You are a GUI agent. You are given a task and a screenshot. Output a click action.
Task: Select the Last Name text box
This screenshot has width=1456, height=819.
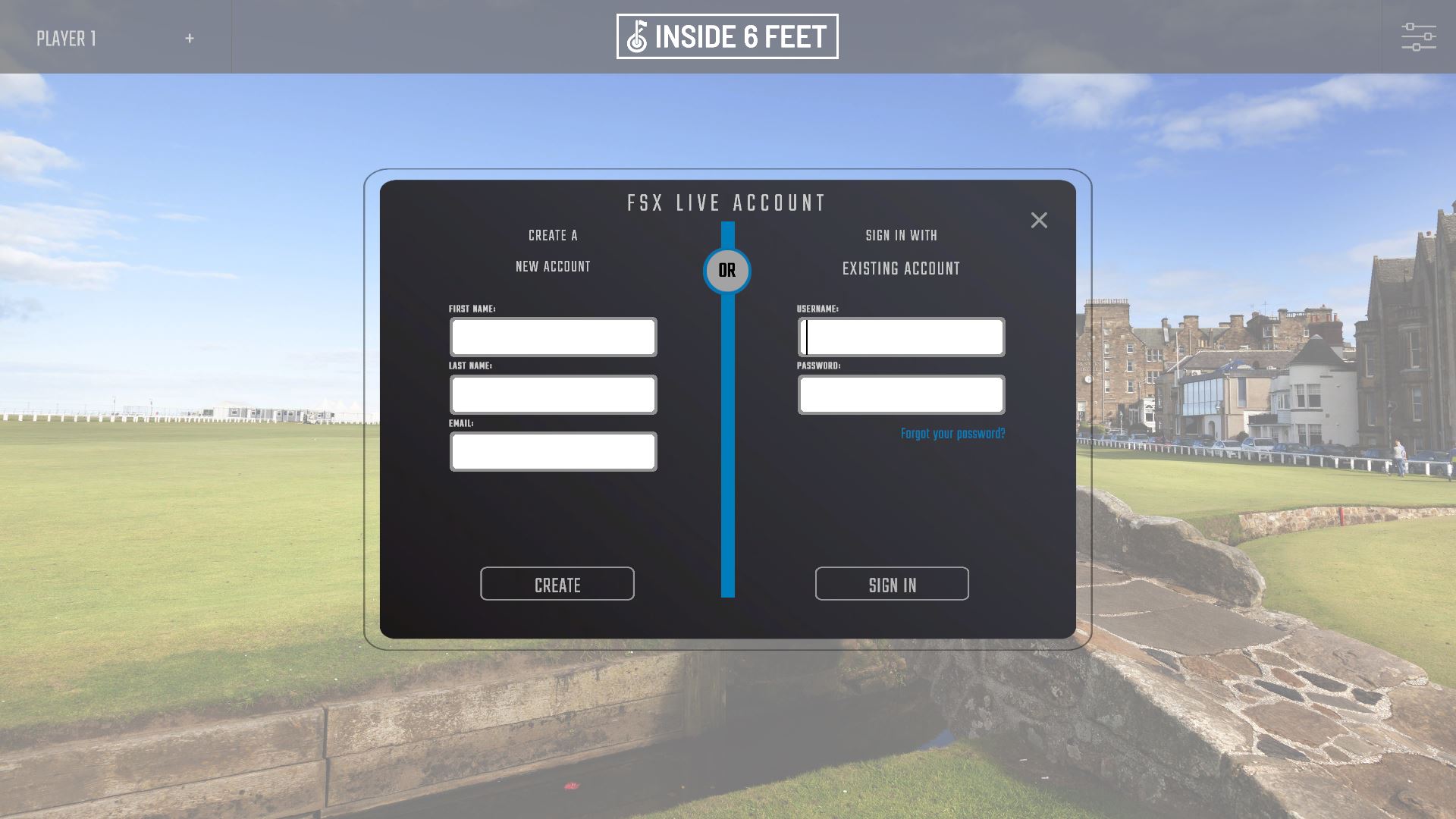(553, 395)
